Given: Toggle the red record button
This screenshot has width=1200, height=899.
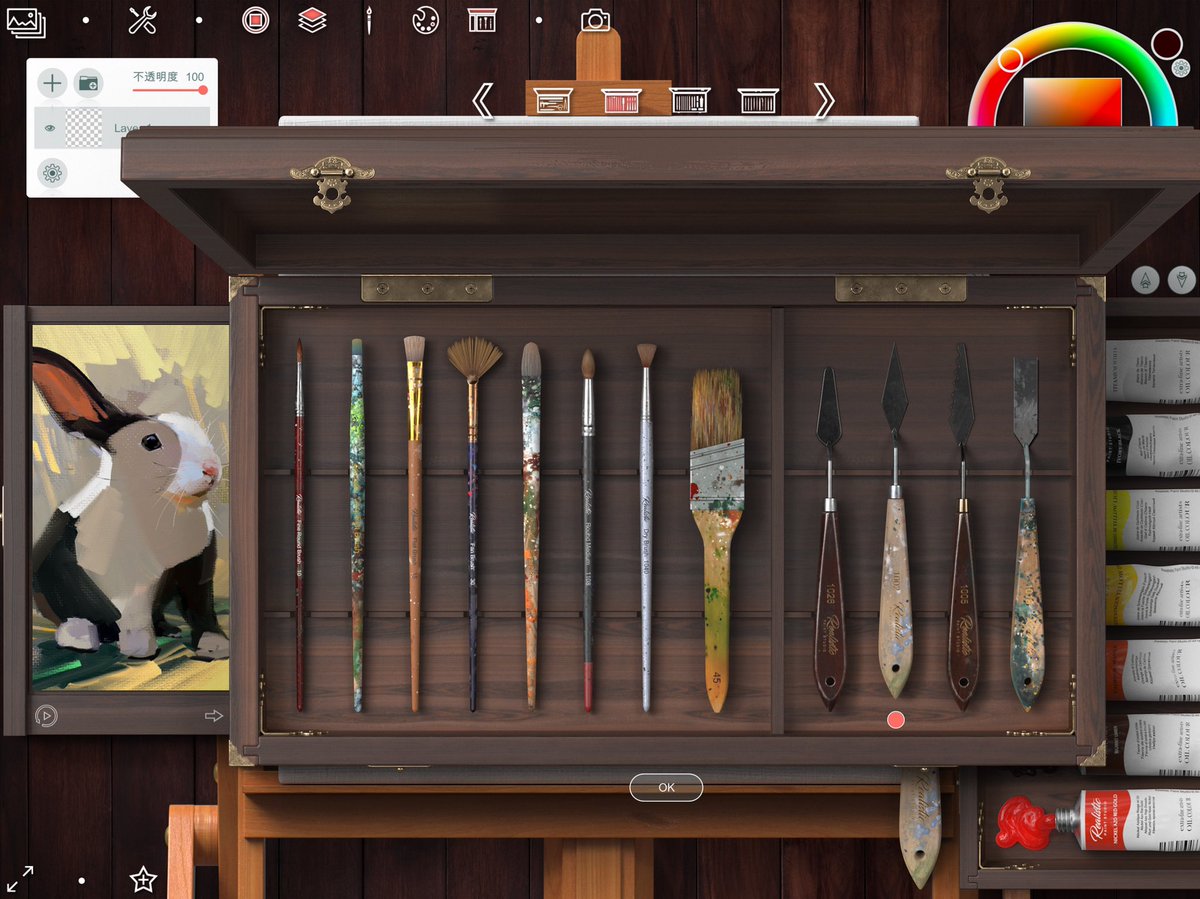Looking at the screenshot, I should coord(256,20).
